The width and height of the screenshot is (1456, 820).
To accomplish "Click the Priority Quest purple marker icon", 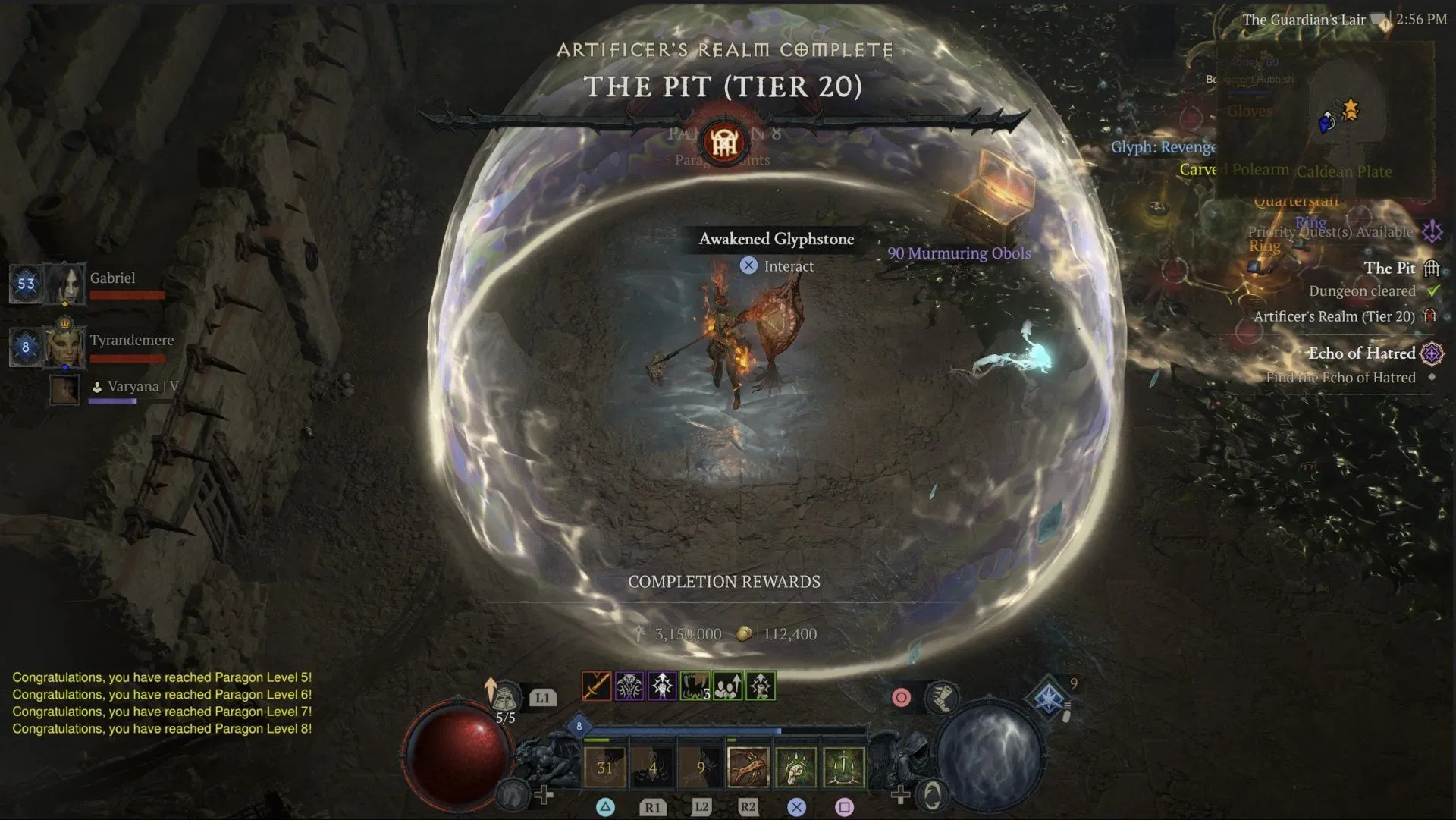I will pos(1431,232).
